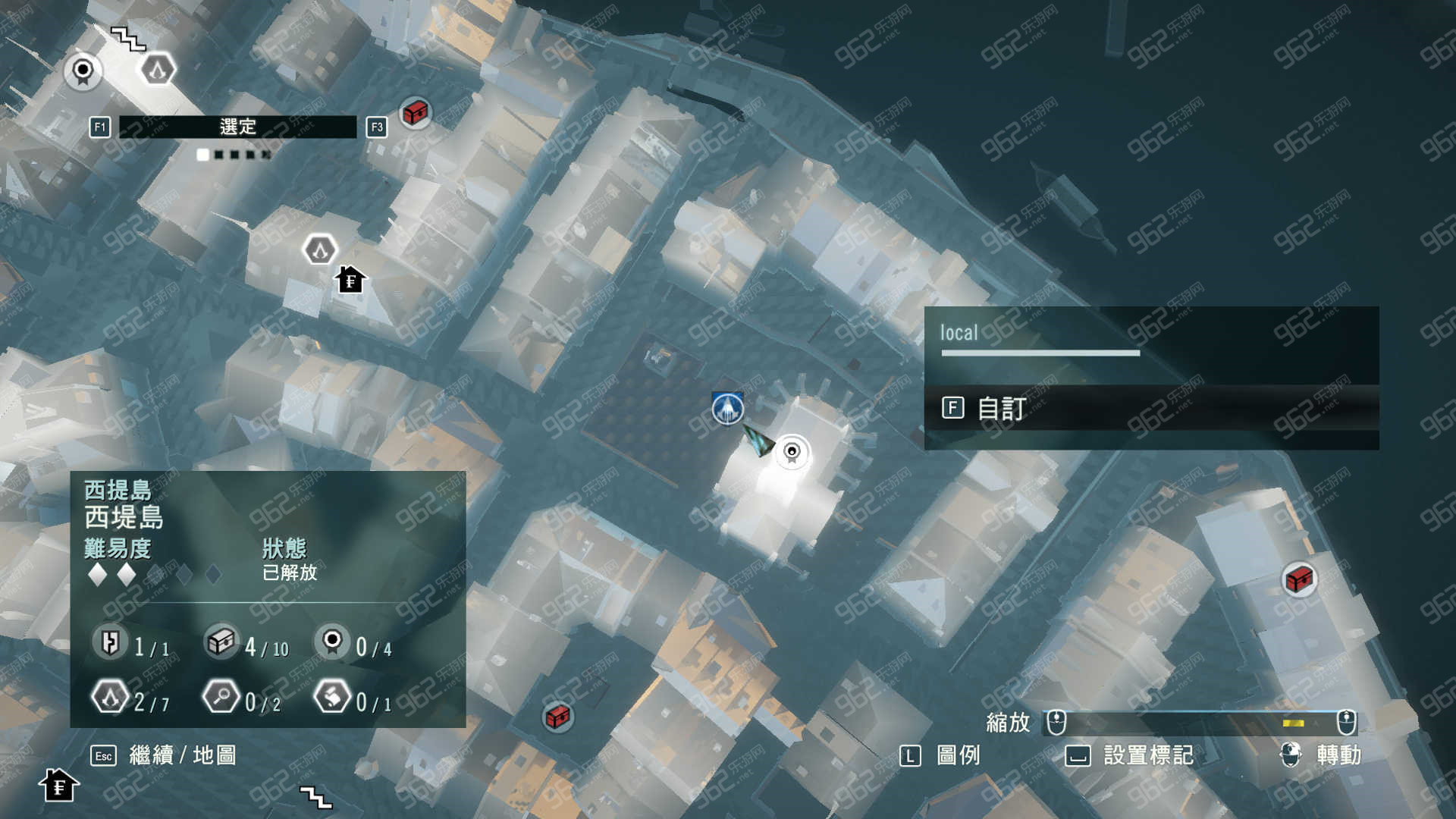This screenshot has width=1456, height=819.
Task: Click the 選定 map filter bar
Action: (x=237, y=127)
